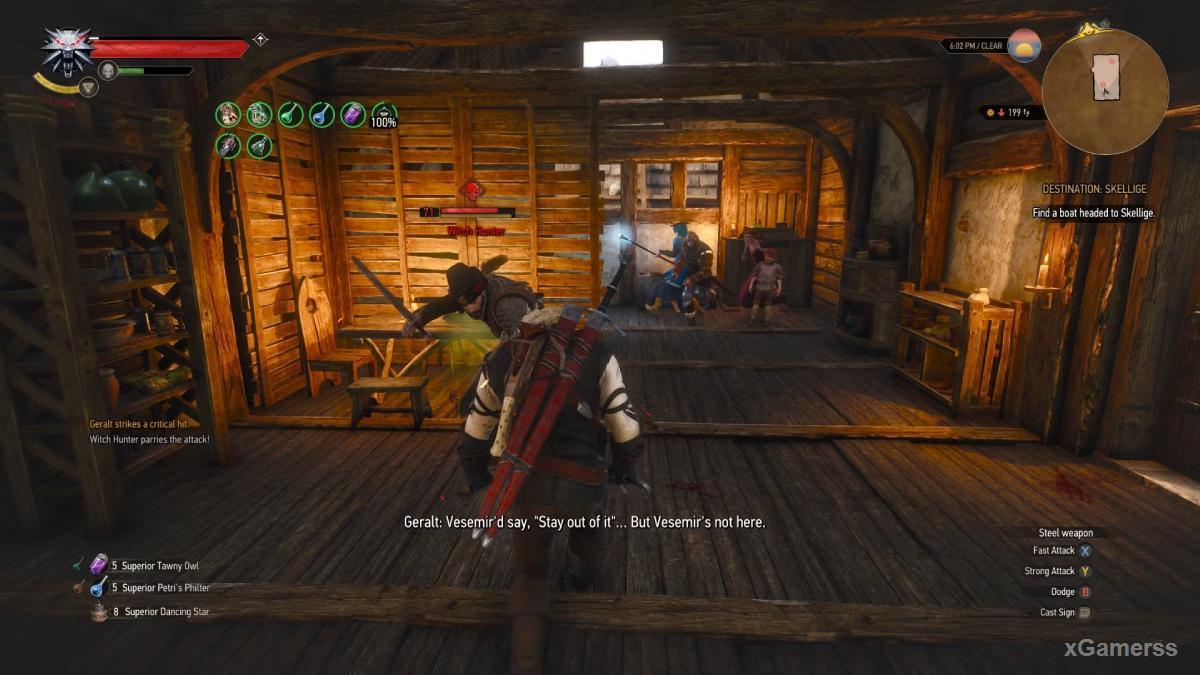Inspect the green flask buff icon
1200x675 pixels.
pyautogui.click(x=290, y=115)
